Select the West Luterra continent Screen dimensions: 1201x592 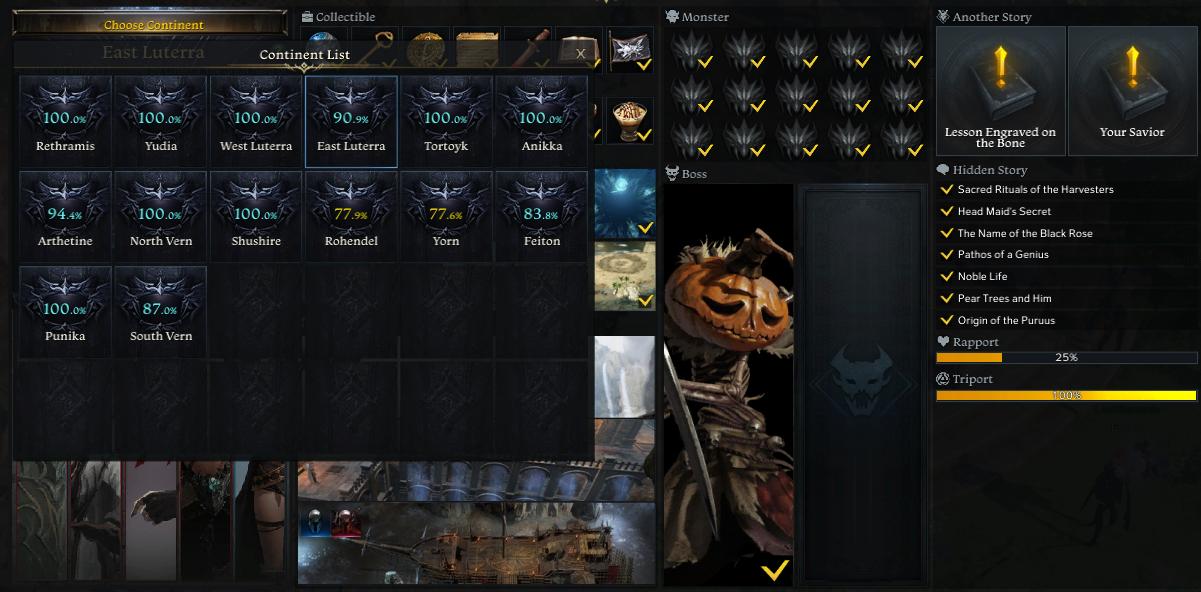256,121
